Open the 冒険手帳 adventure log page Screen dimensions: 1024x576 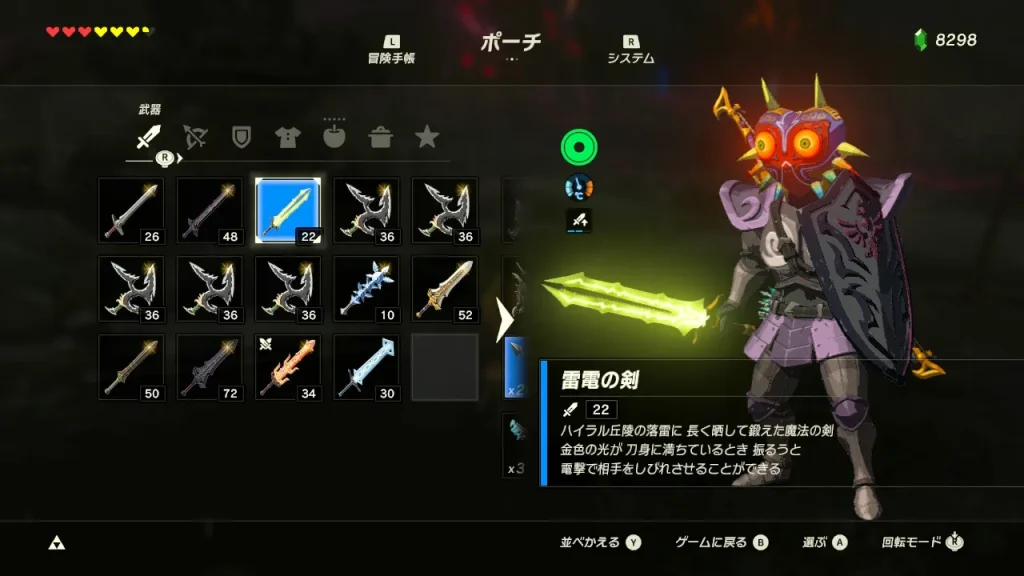391,51
